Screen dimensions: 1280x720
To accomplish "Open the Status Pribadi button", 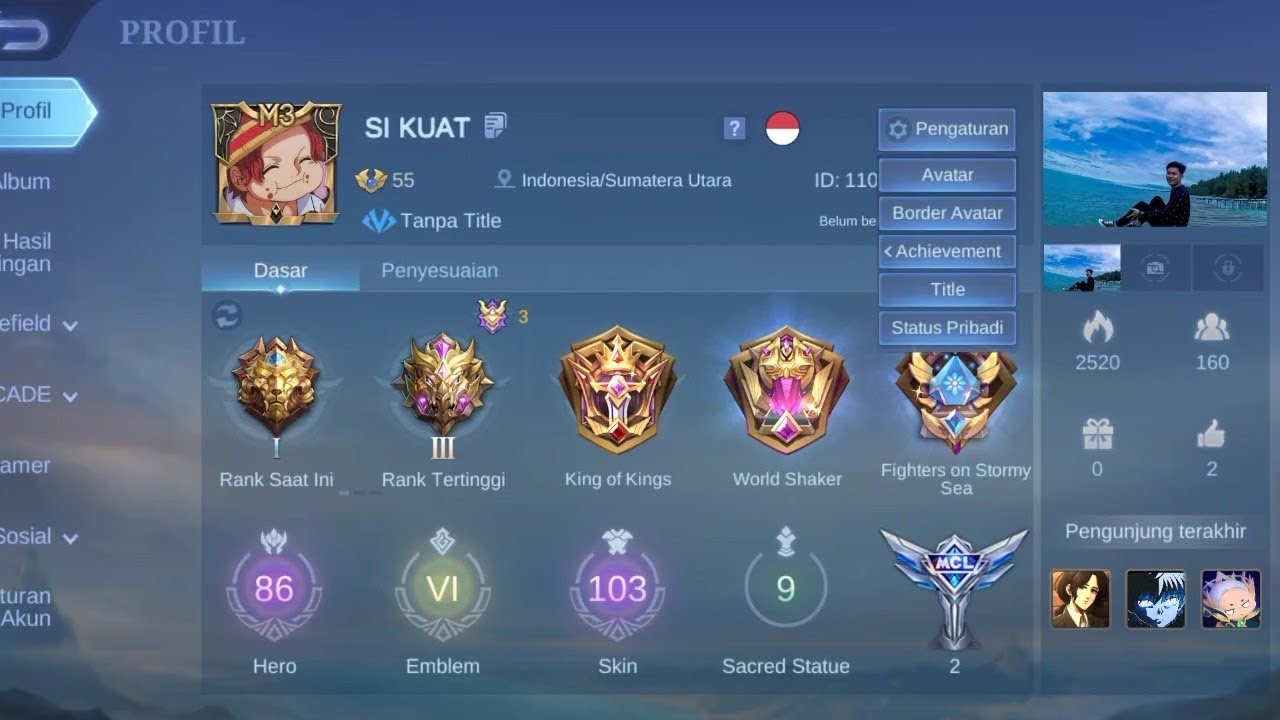I will point(946,328).
